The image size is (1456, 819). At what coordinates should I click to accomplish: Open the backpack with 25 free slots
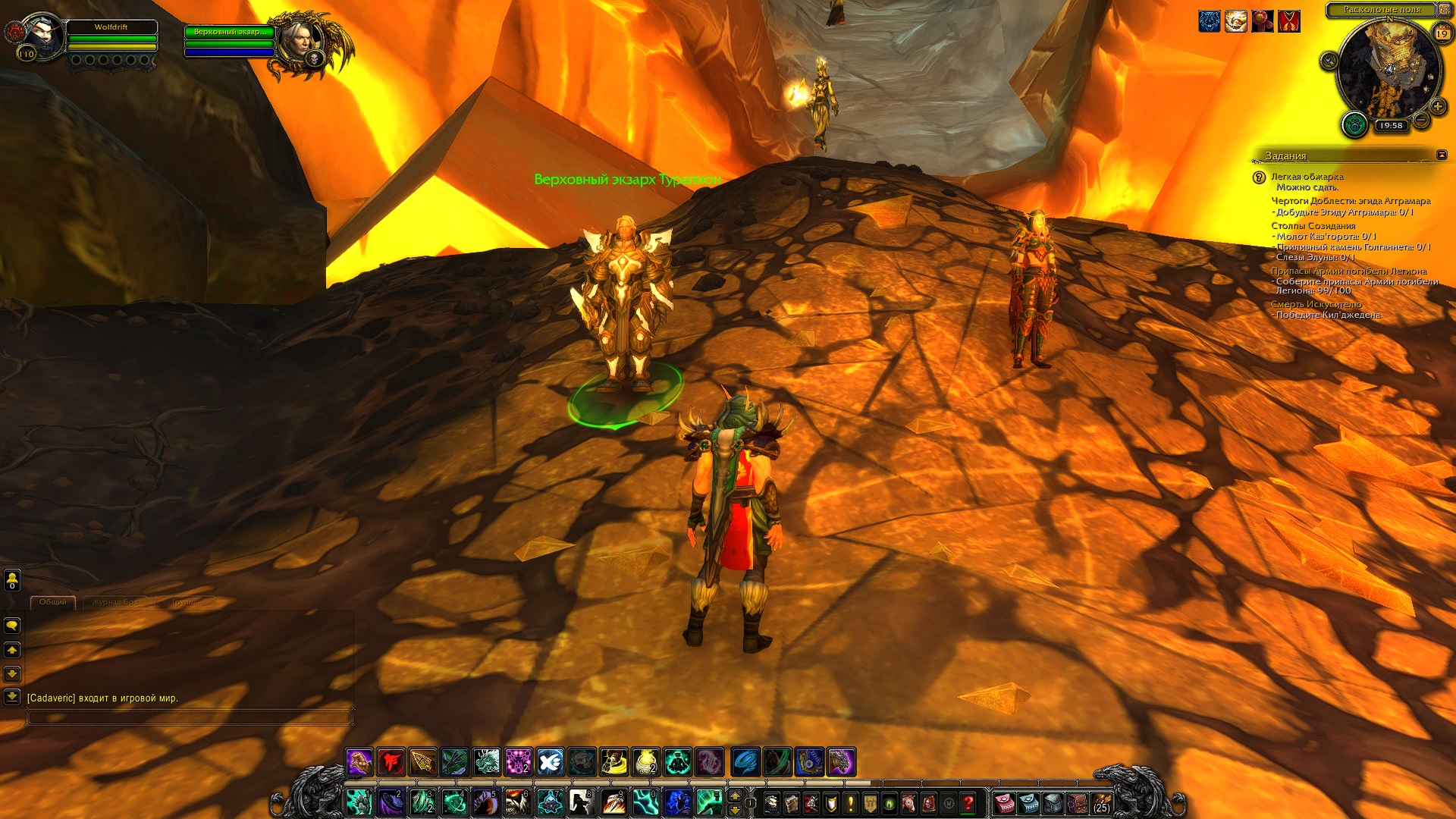[x=1101, y=803]
